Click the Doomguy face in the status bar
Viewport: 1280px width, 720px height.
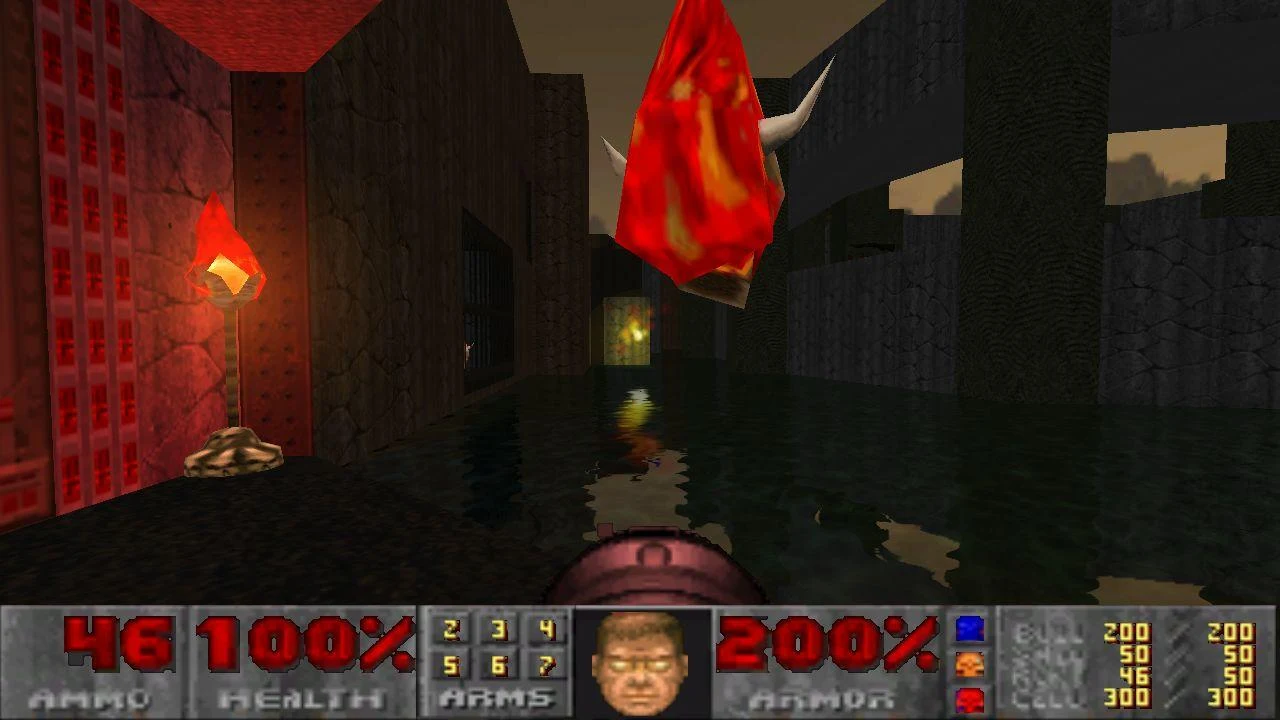pyautogui.click(x=637, y=660)
